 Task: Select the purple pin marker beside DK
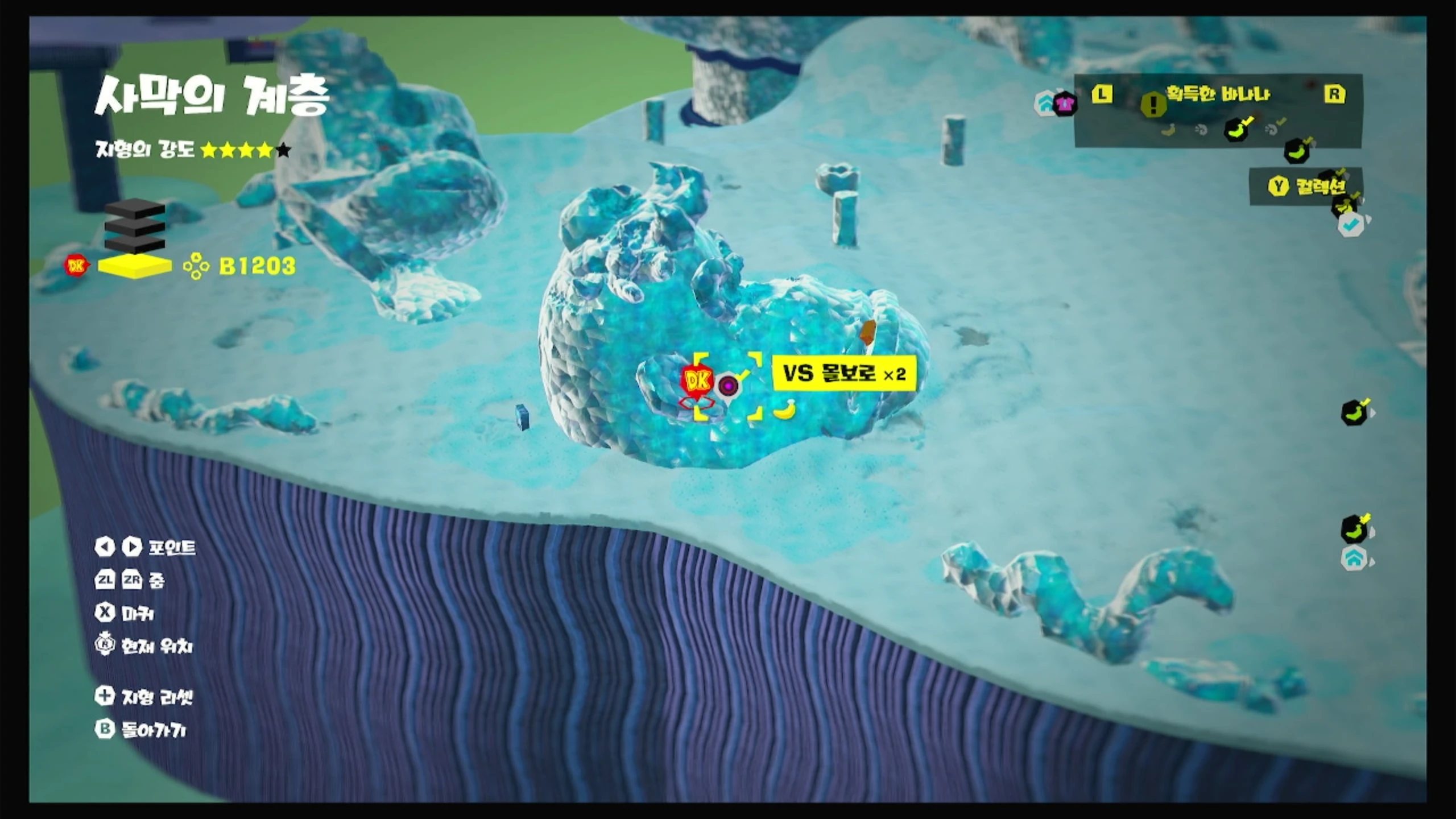click(x=728, y=386)
